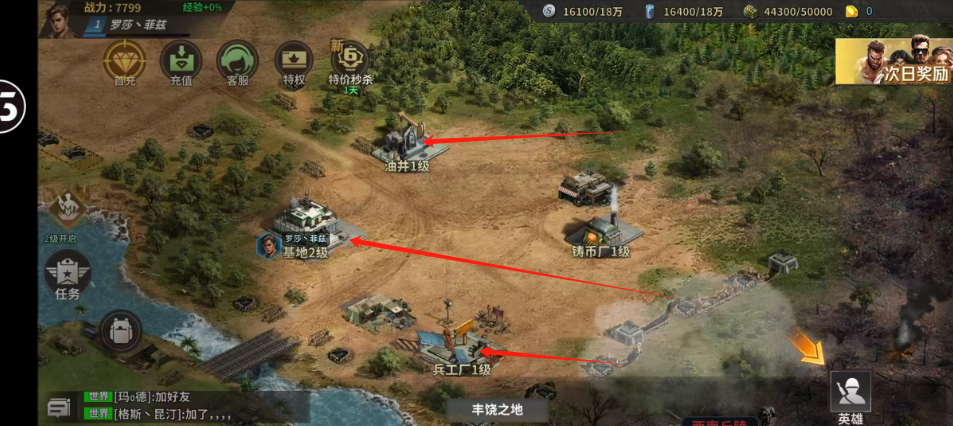
Task: Claim the 次日奖励 next-day reward banner
Action: coord(893,62)
